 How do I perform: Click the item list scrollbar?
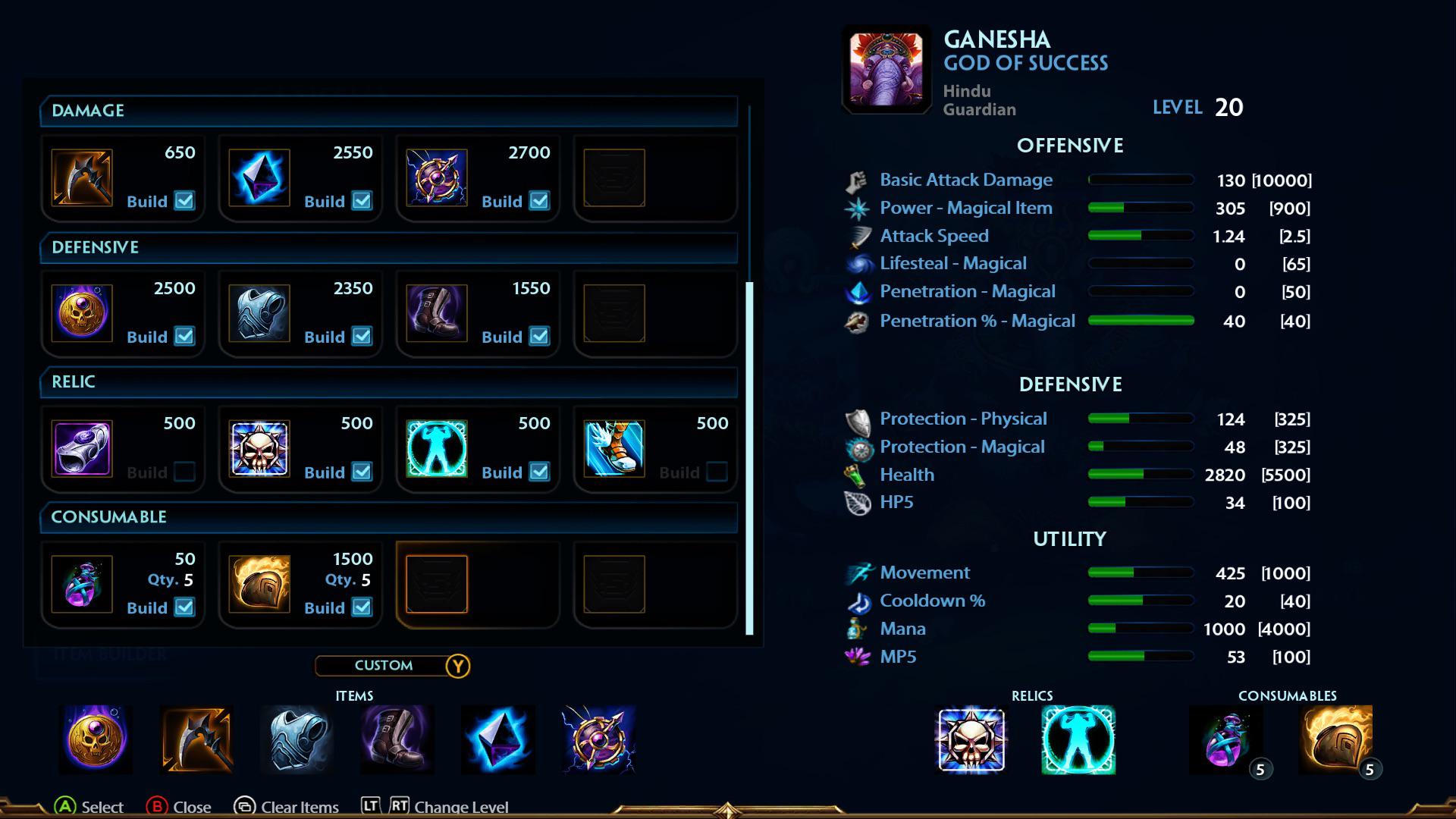click(748, 455)
